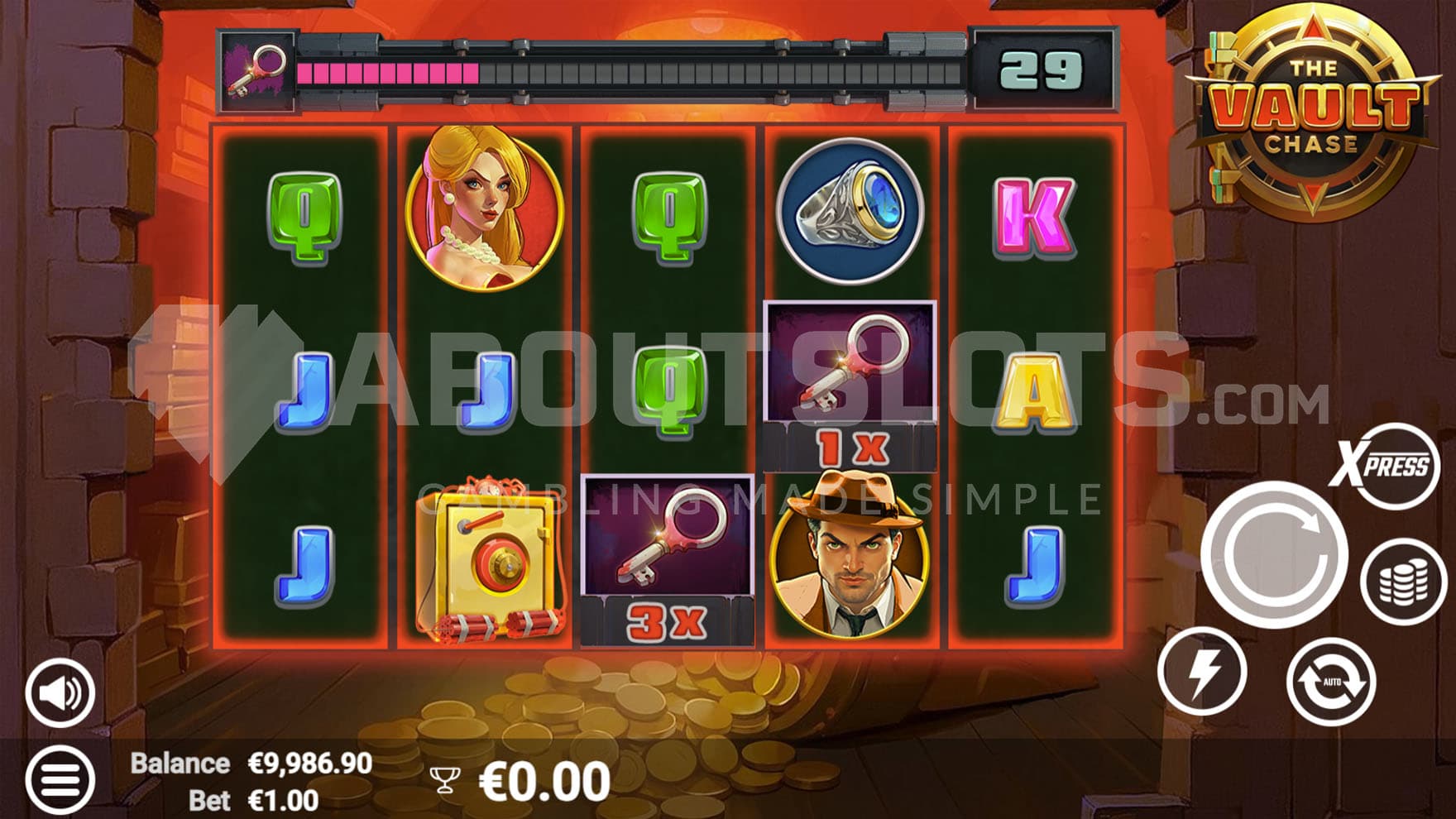Open the Auto spin options
1456x819 pixels.
click(1330, 682)
